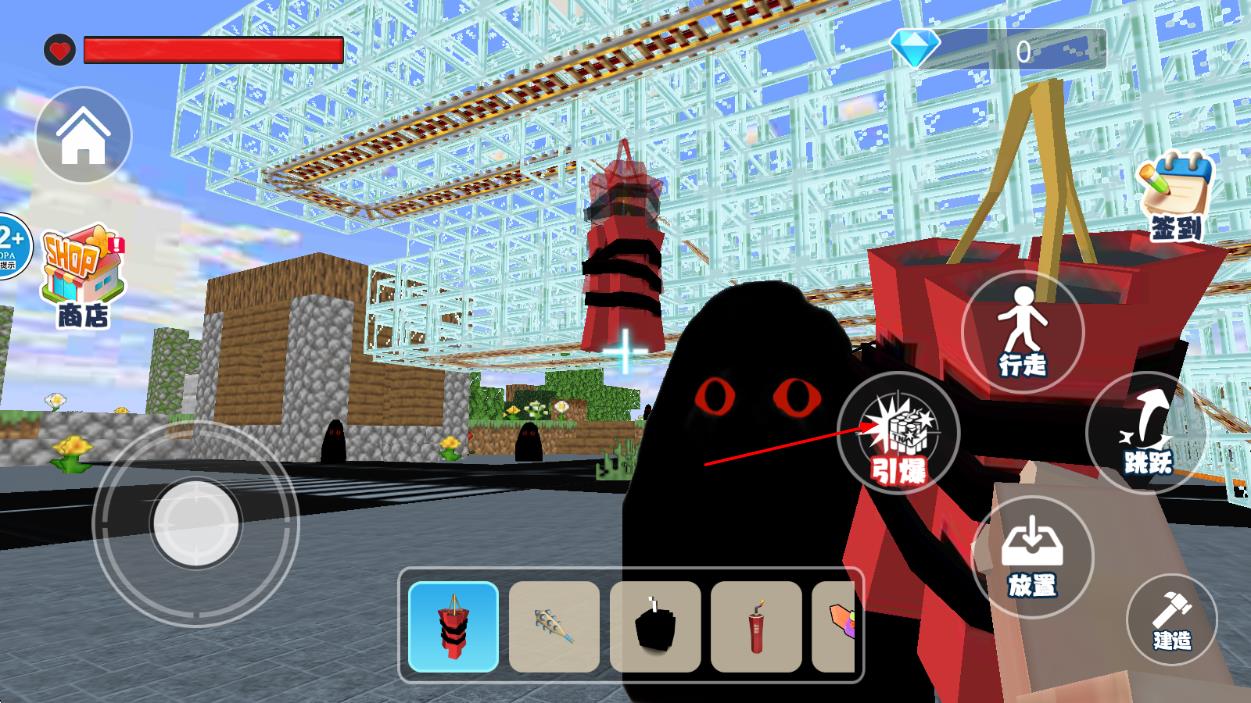This screenshot has height=703, width=1251.
Task: Open the 商店 shop
Action: pyautogui.click(x=82, y=275)
